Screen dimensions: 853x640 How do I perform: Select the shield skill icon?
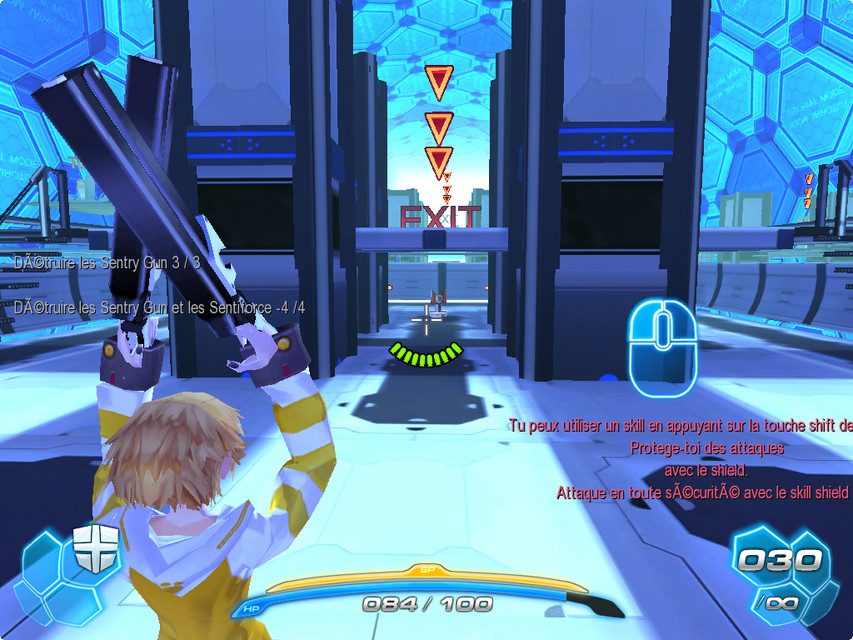click(95, 548)
